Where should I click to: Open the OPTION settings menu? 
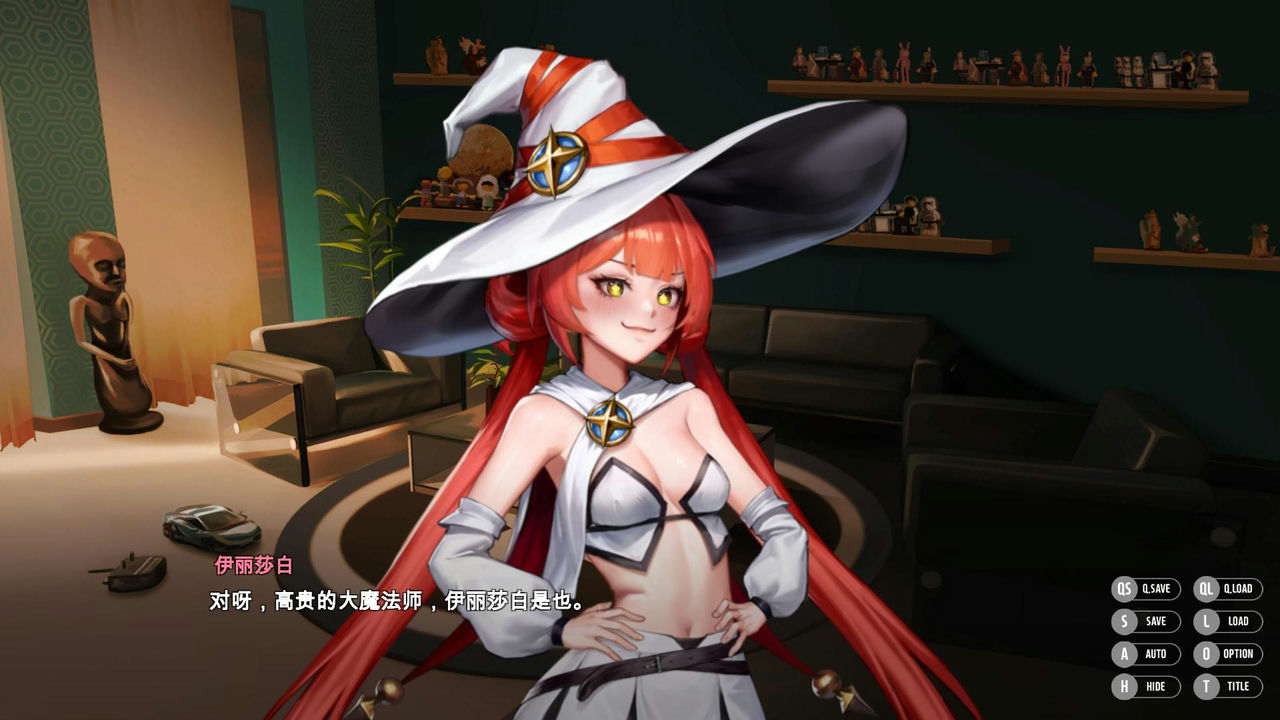tap(1236, 654)
